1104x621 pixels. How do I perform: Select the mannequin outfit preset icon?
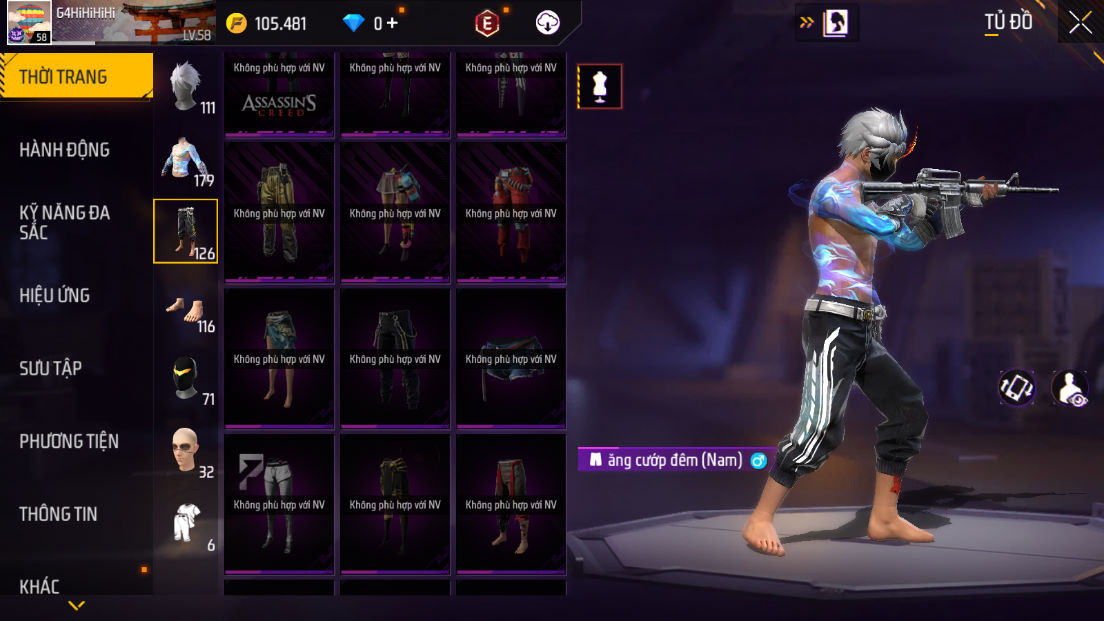pyautogui.click(x=600, y=86)
